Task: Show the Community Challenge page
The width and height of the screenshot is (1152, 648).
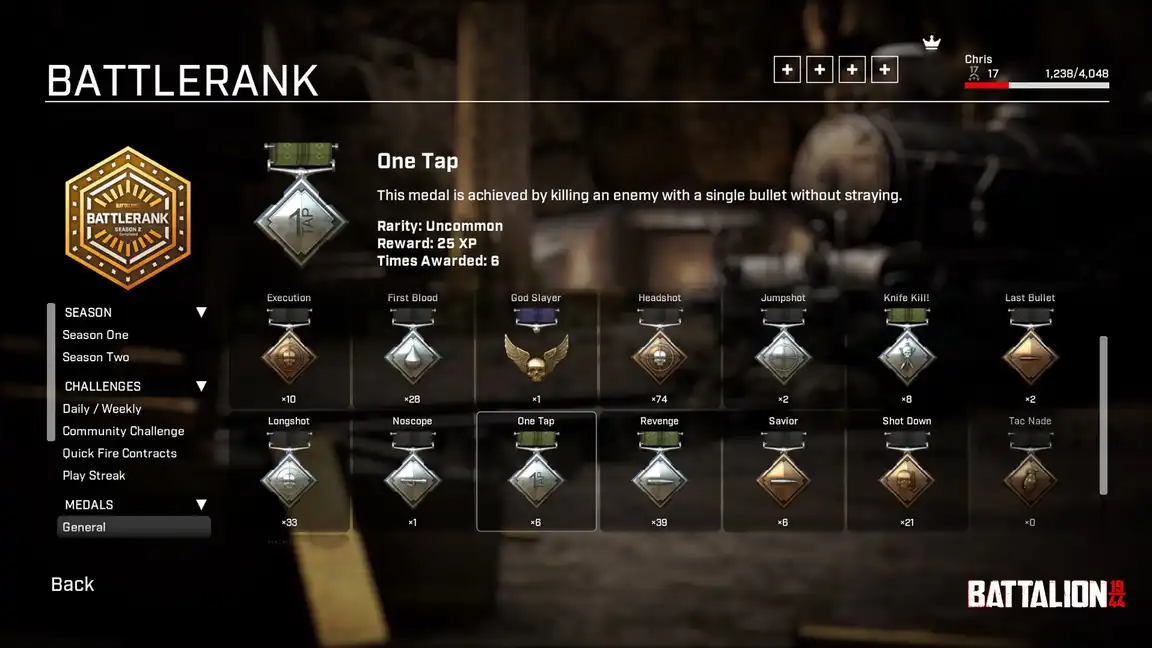Action: [x=123, y=431]
